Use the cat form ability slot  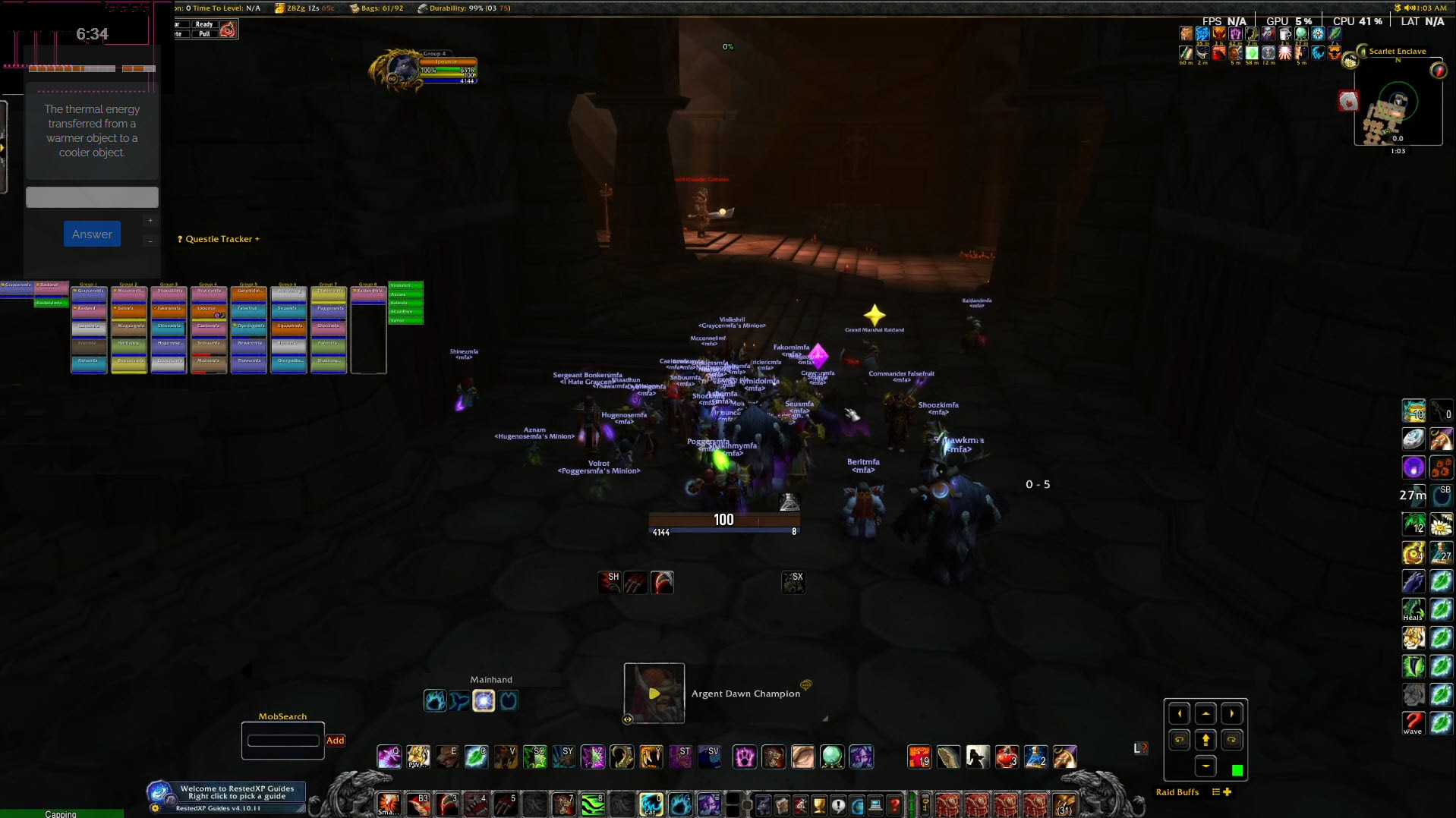[x=651, y=804]
